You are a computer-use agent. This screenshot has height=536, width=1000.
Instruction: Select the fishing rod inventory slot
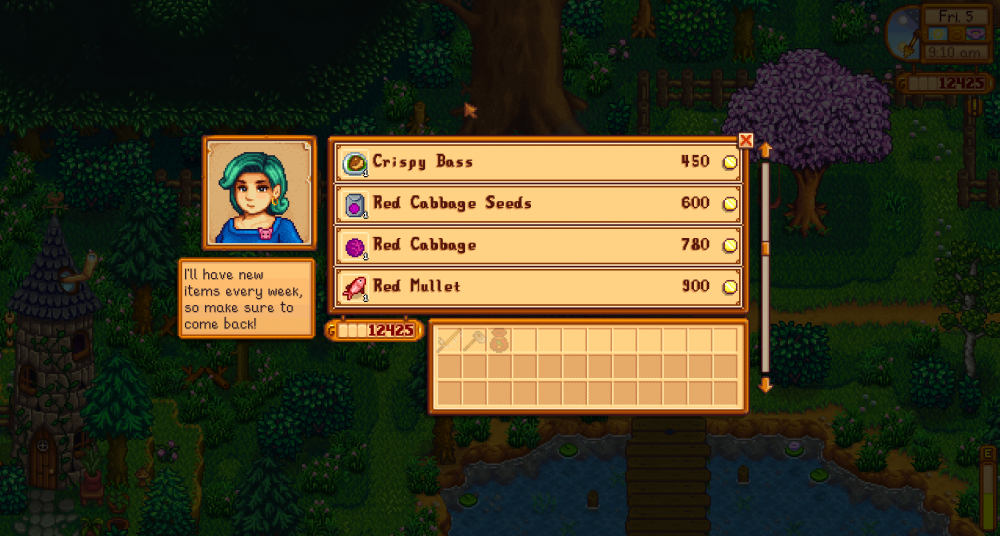(448, 340)
